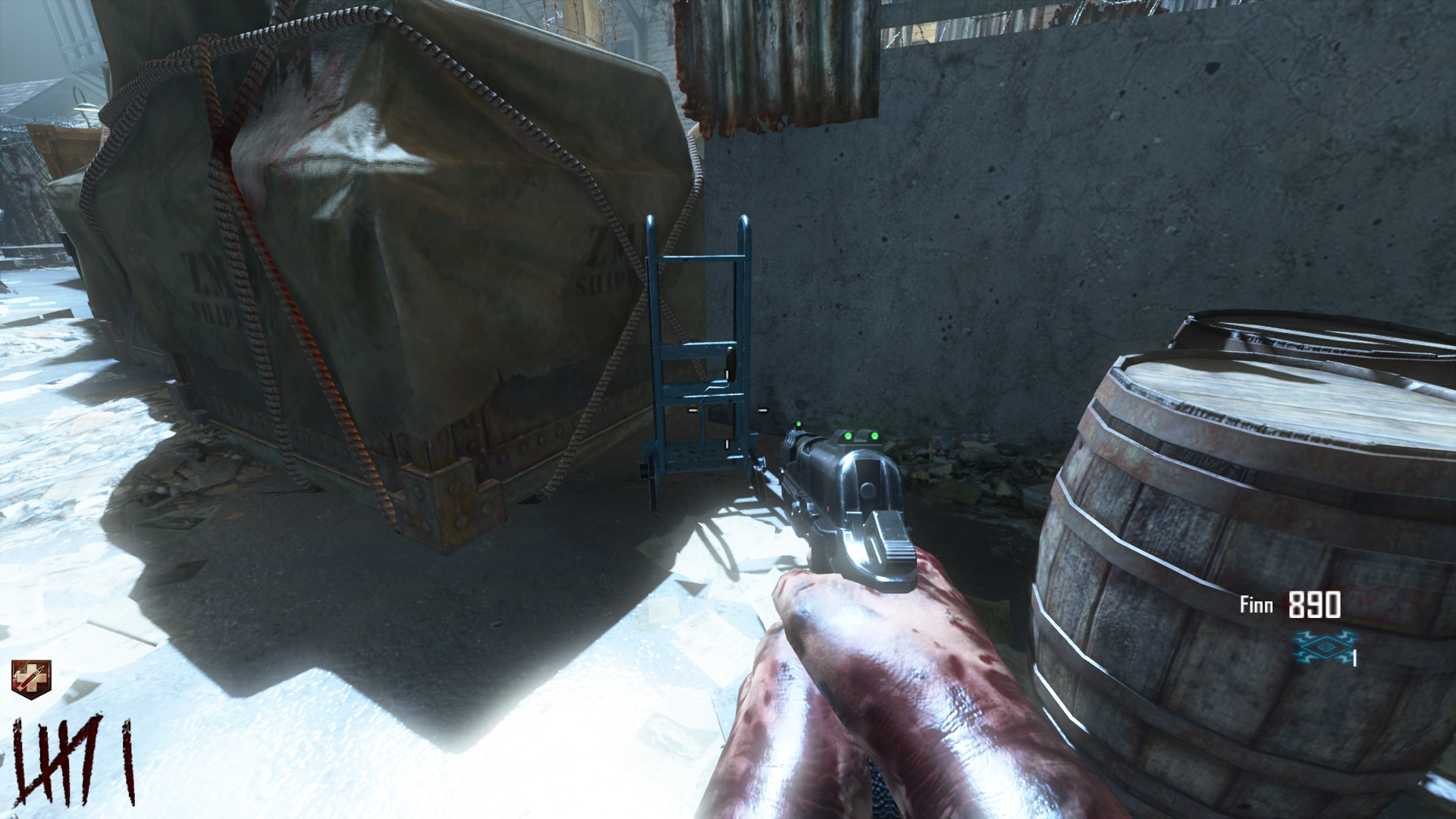
Task: Click the player name Finn on scoreboard
Action: pos(1256,605)
